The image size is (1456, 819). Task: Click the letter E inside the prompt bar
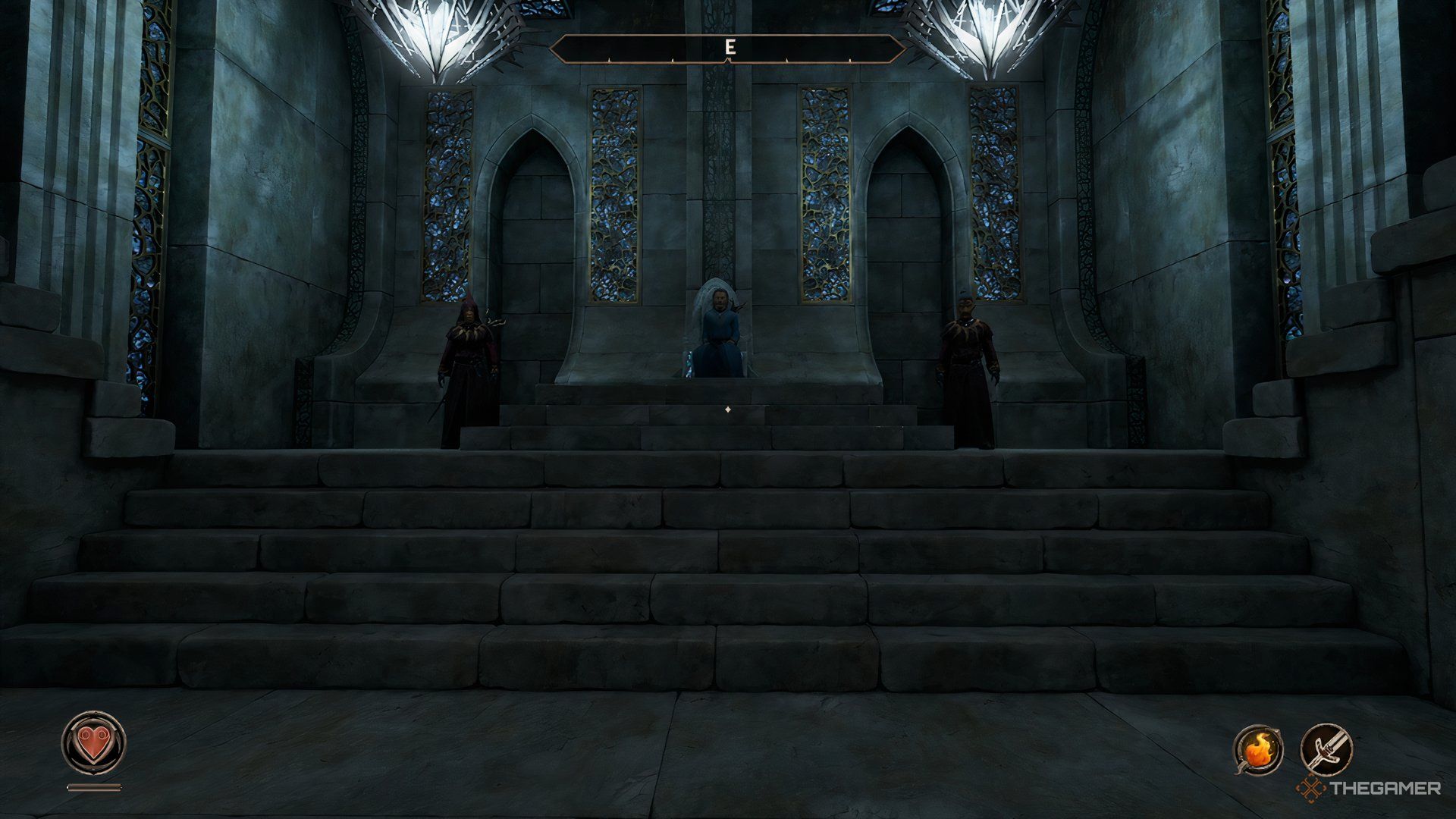click(730, 47)
